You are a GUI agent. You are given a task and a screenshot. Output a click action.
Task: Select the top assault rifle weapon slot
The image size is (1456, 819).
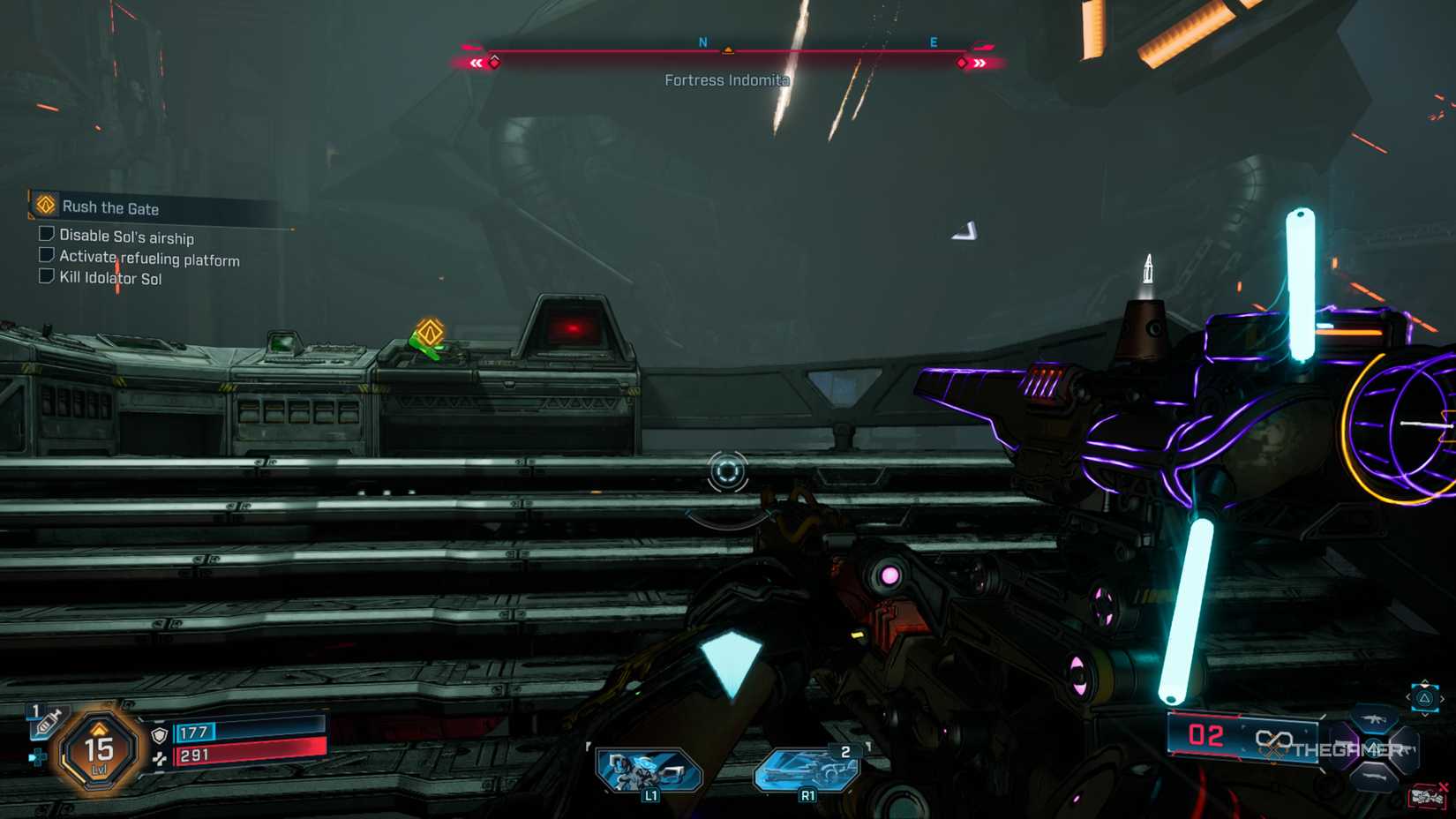pyautogui.click(x=1375, y=719)
